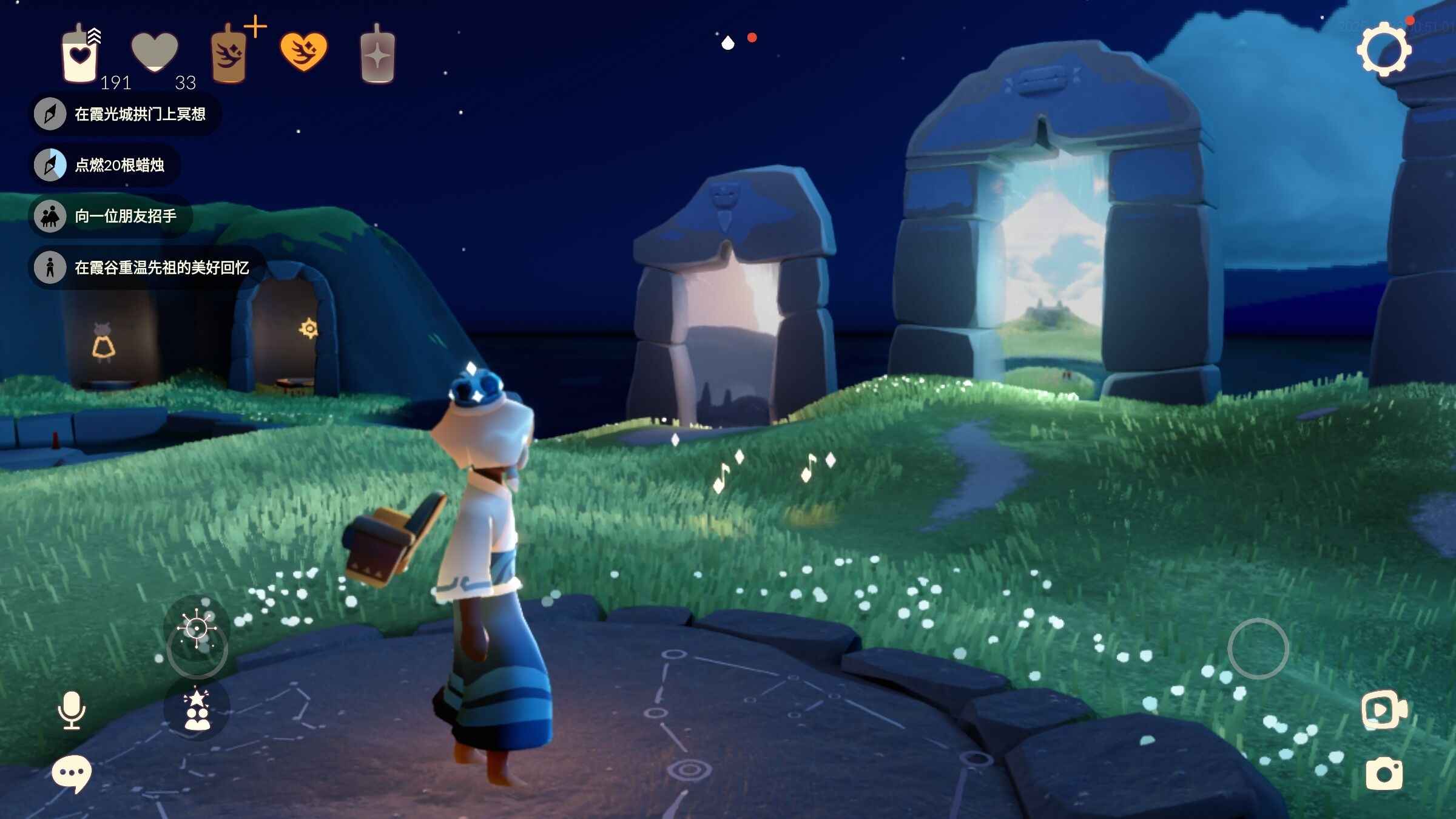Open the season candle with plus sign

pos(230,55)
